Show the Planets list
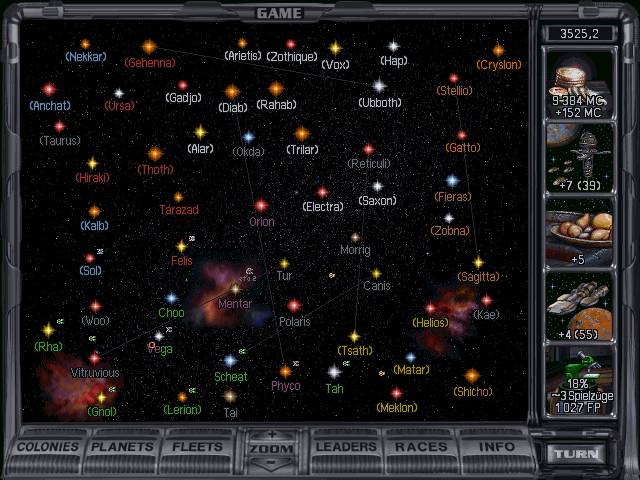This screenshot has height=480, width=640. (125, 447)
